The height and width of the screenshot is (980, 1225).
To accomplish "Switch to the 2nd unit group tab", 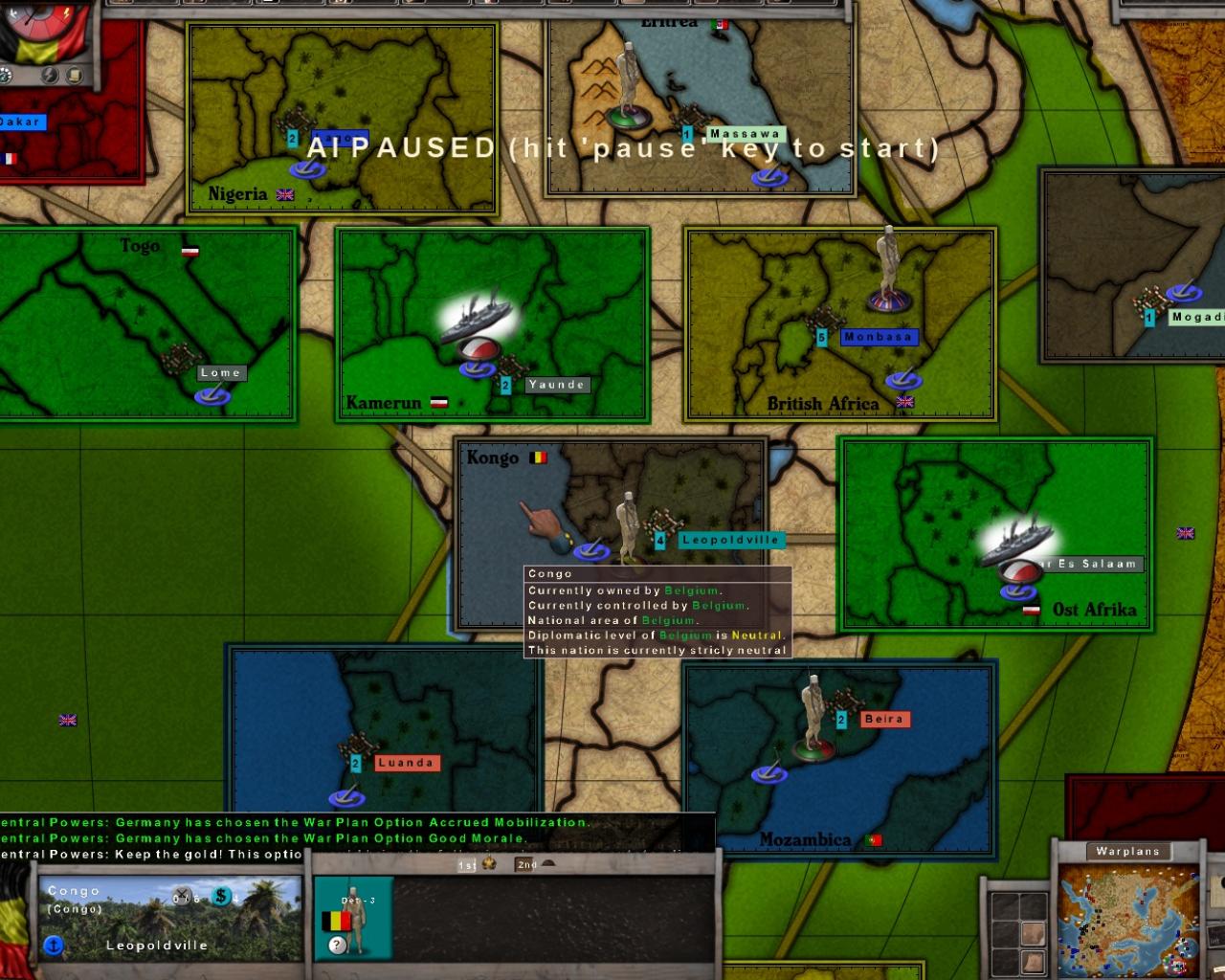I will click(x=525, y=864).
